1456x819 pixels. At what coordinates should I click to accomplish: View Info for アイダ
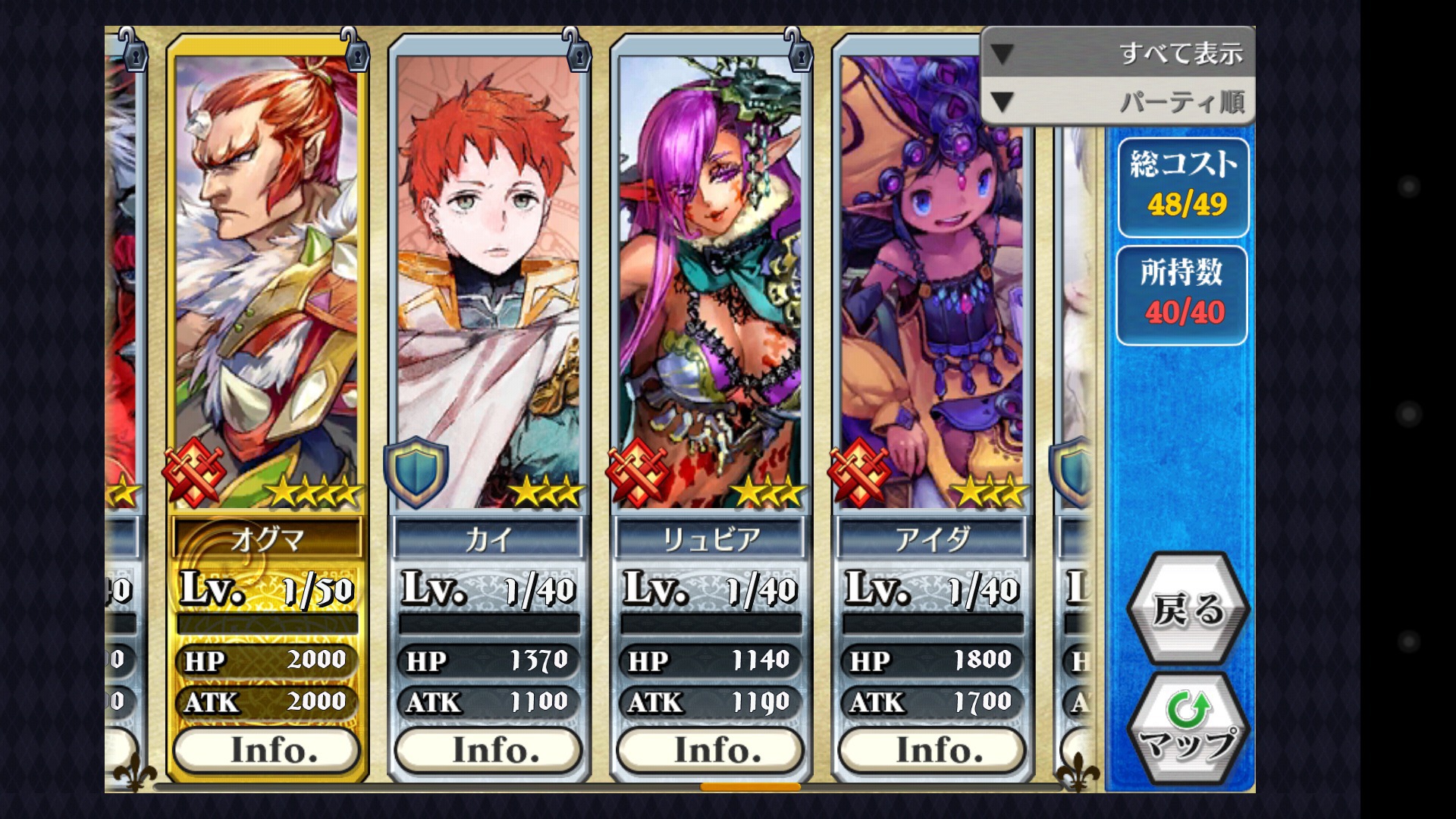click(x=933, y=750)
